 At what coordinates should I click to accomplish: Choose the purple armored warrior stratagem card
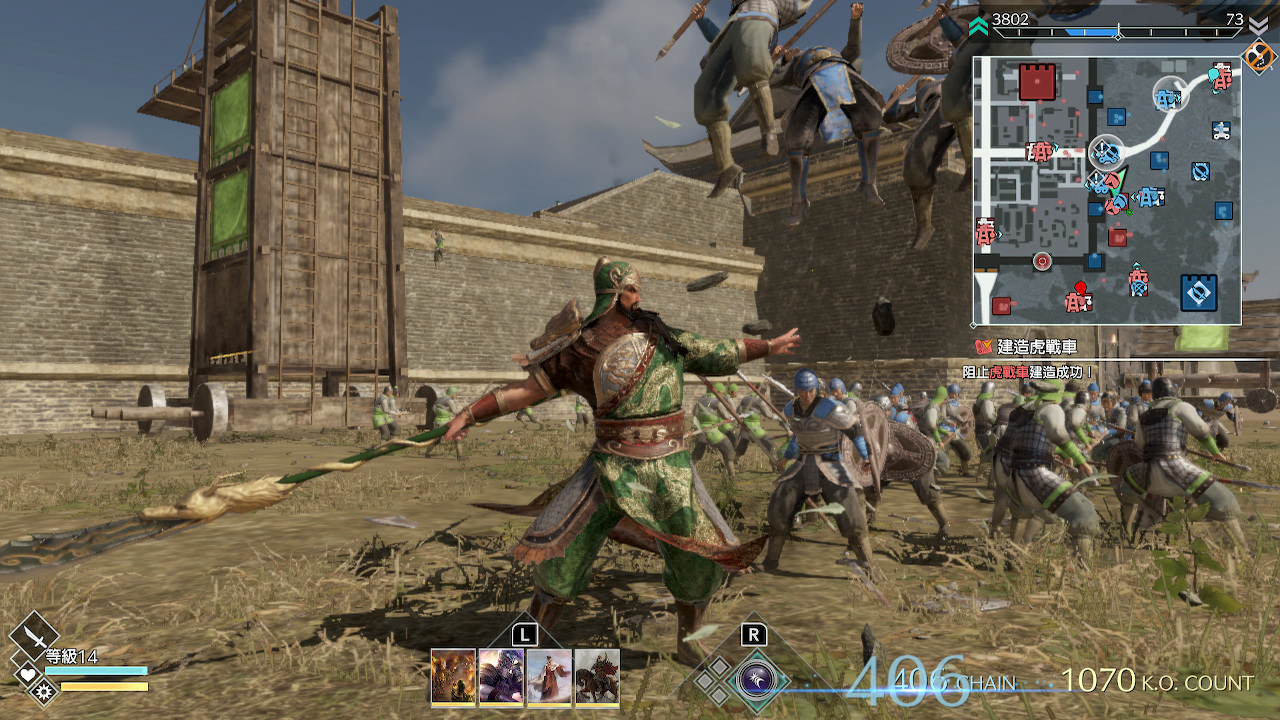click(x=501, y=677)
